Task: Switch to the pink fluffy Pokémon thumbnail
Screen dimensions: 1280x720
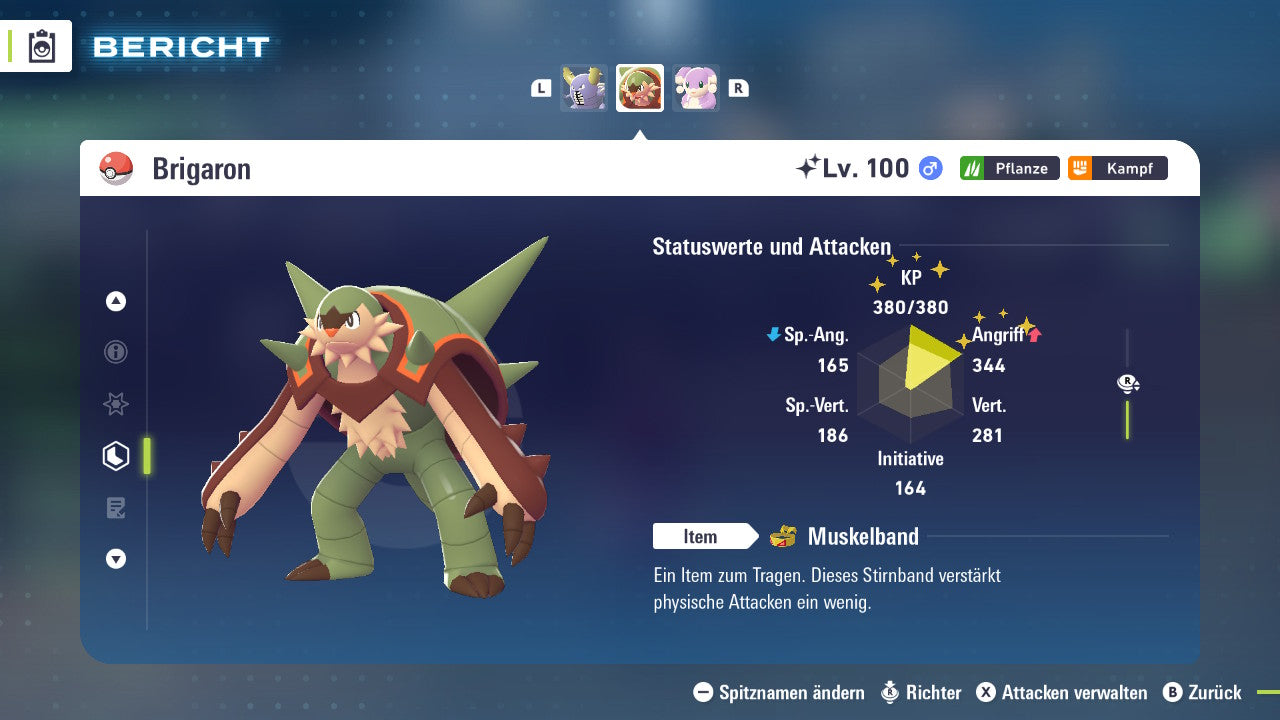Action: [x=696, y=88]
